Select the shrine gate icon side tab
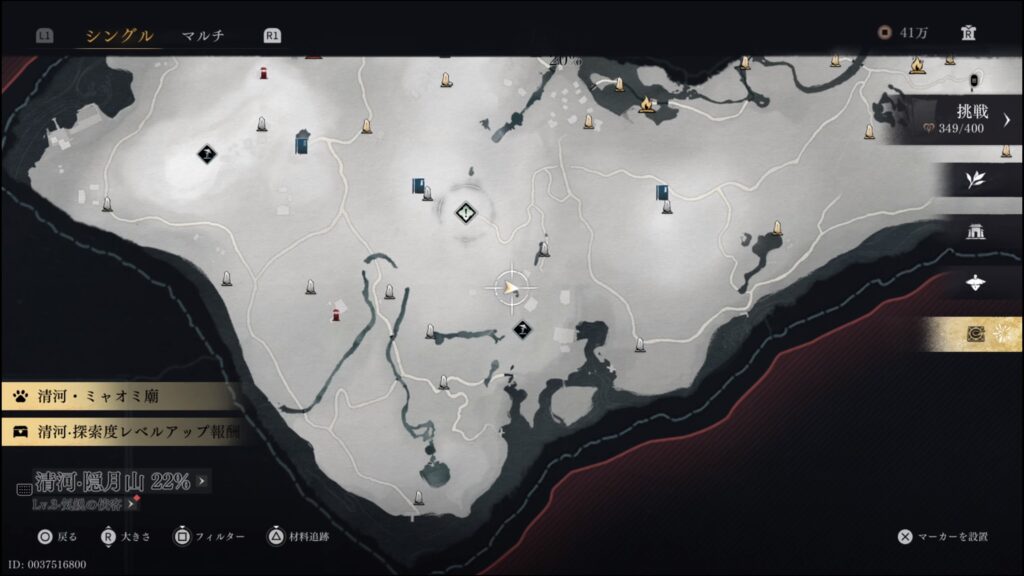Viewport: 1024px width, 576px height. [975, 232]
